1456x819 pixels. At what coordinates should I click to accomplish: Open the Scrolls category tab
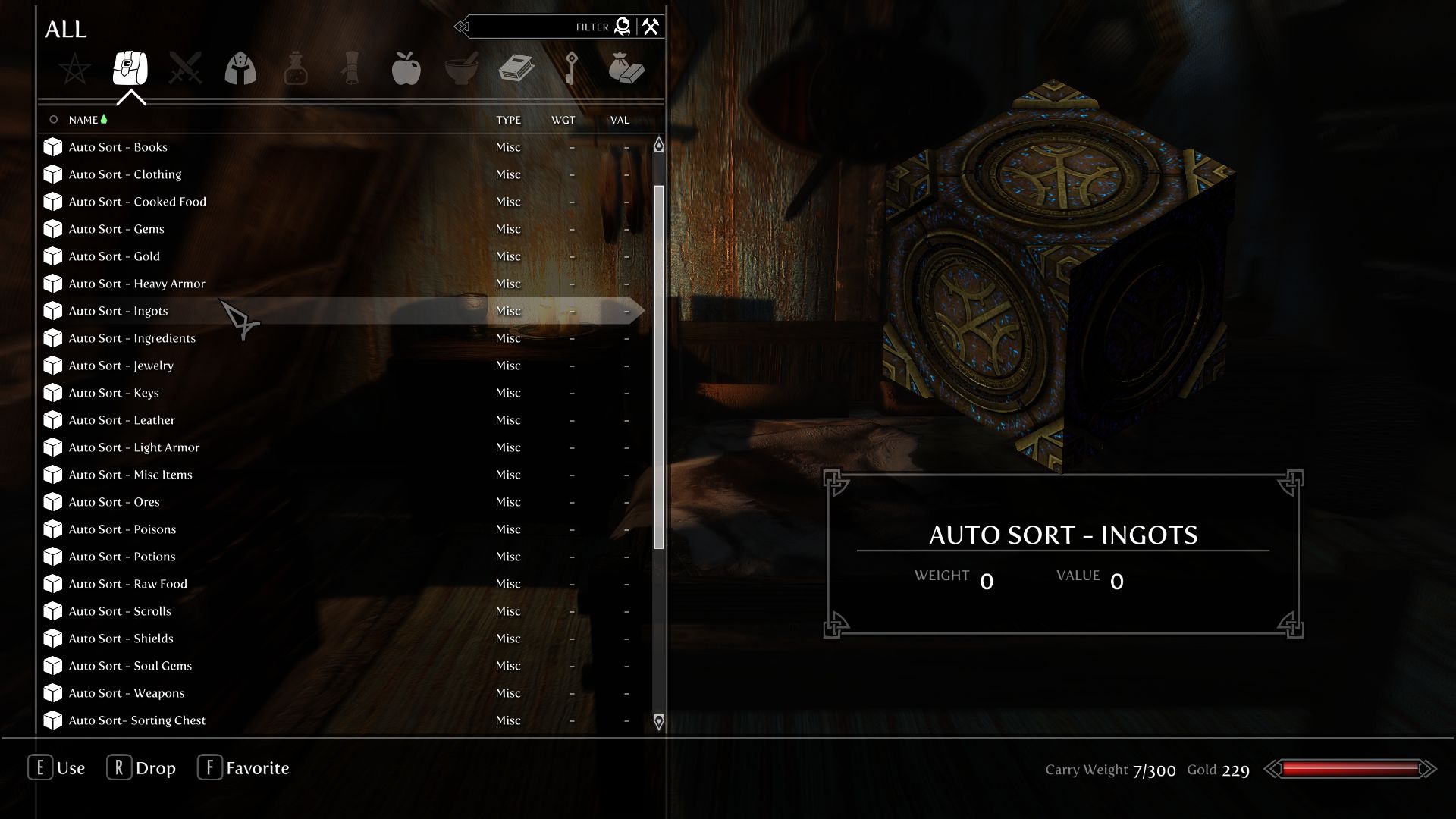pos(351,69)
